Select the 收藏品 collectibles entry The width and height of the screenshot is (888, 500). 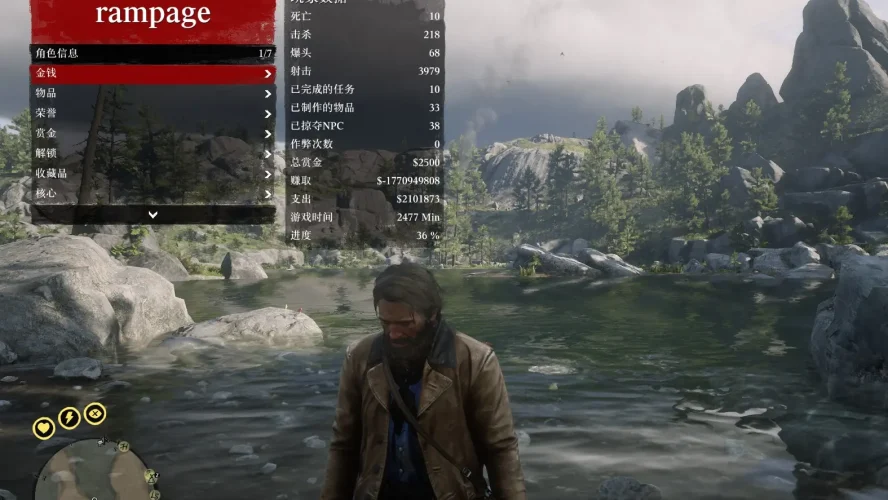pos(152,174)
